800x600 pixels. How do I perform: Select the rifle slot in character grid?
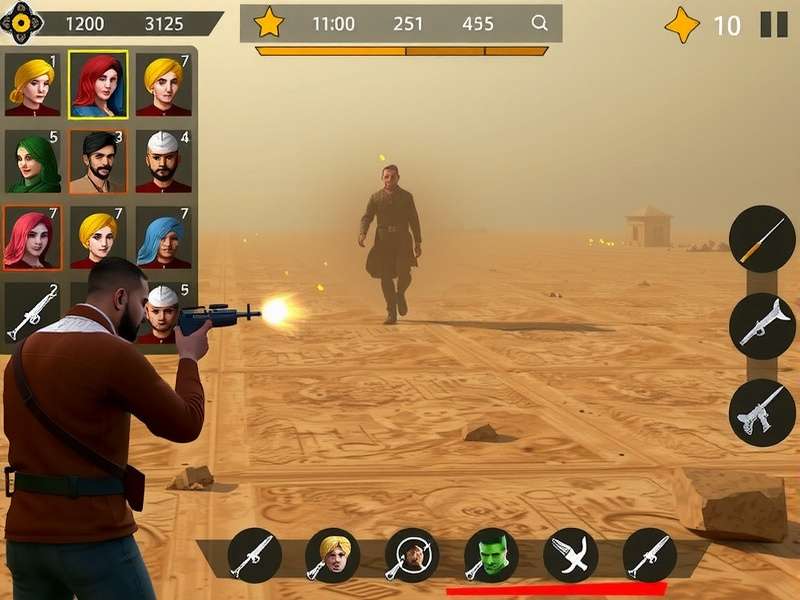(x=33, y=313)
